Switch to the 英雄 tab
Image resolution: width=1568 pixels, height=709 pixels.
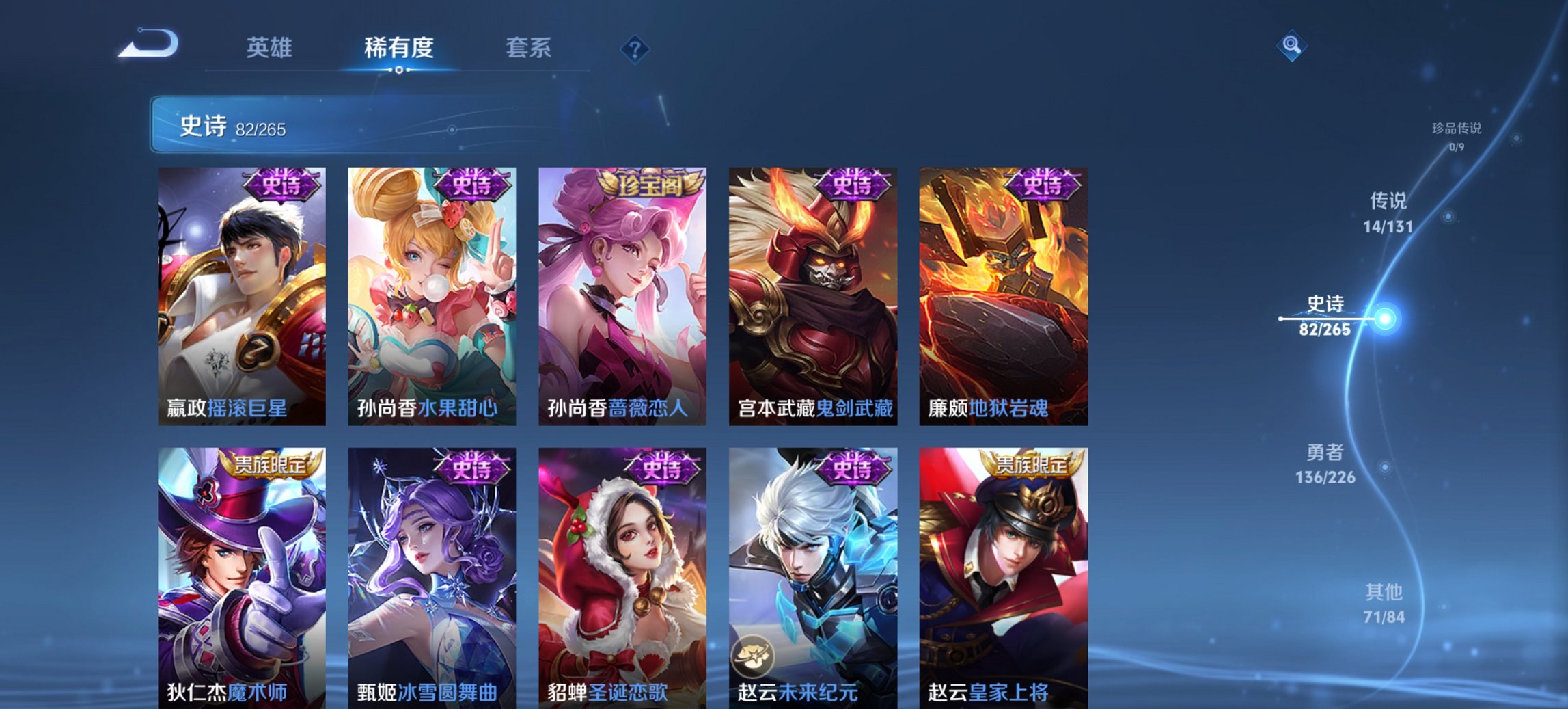pyautogui.click(x=272, y=48)
